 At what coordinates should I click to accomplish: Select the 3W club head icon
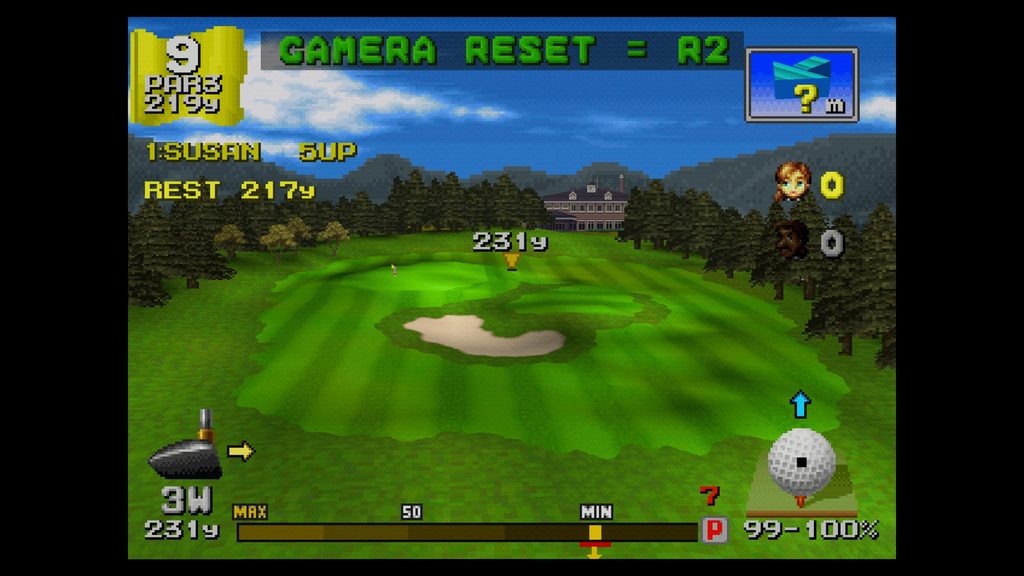click(186, 453)
